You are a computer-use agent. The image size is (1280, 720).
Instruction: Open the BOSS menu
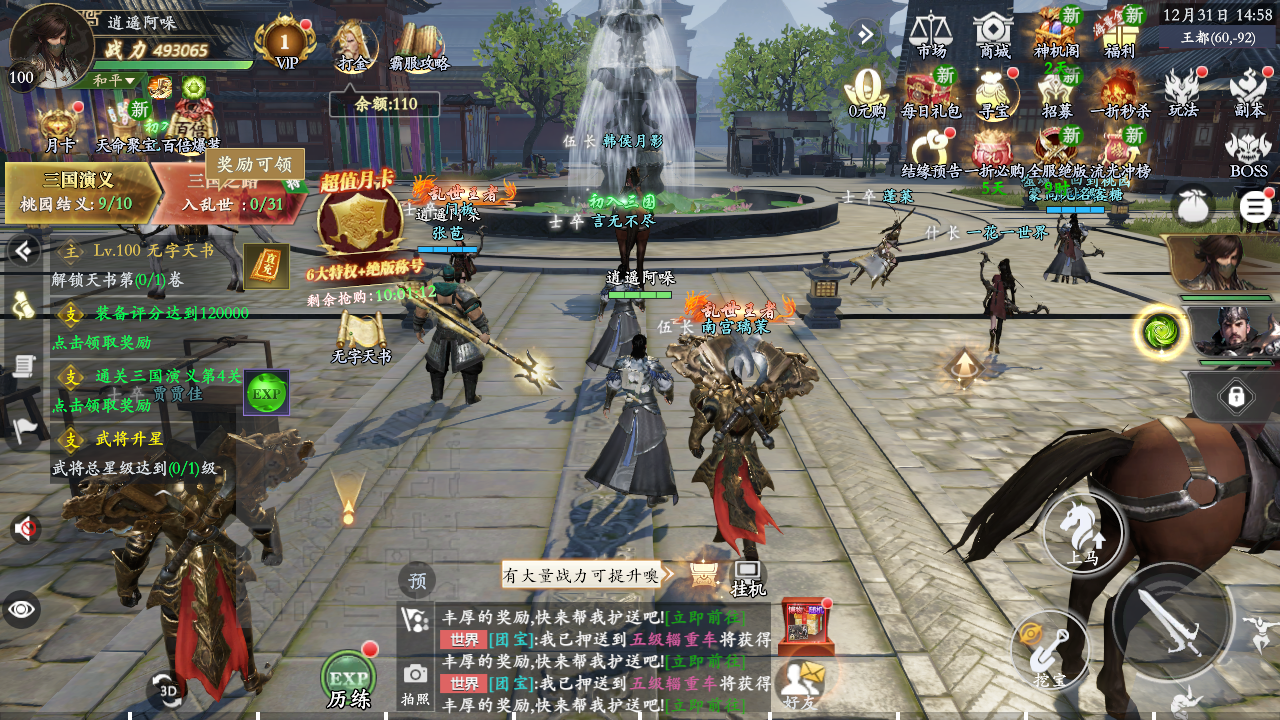(1248, 153)
